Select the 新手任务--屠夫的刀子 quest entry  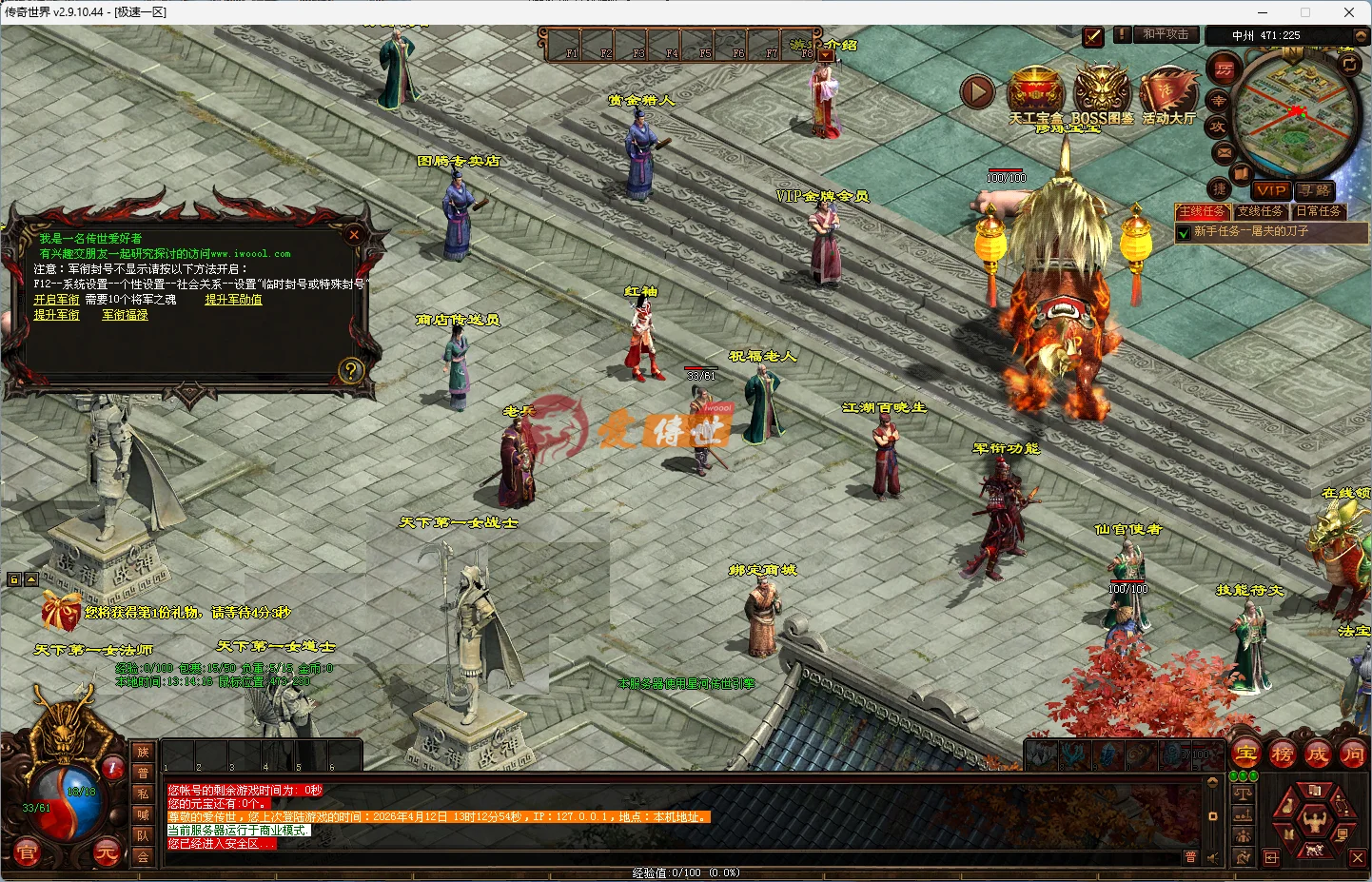pos(1251,231)
